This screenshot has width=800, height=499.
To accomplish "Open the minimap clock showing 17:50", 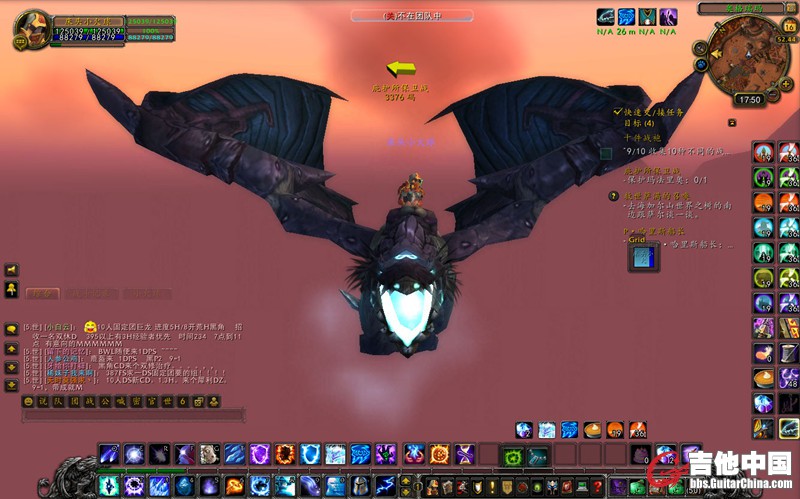I will 749,99.
